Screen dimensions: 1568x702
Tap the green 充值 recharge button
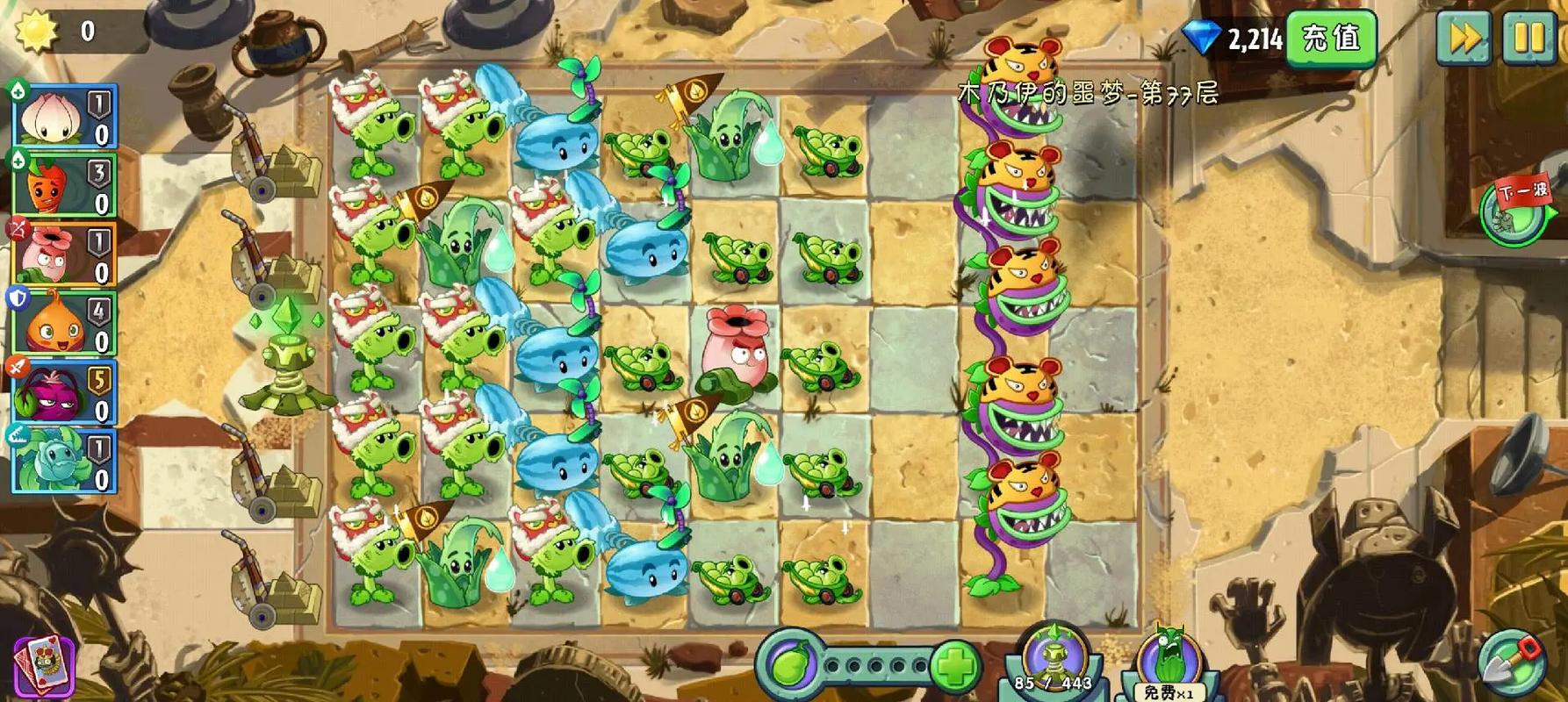pos(1330,39)
